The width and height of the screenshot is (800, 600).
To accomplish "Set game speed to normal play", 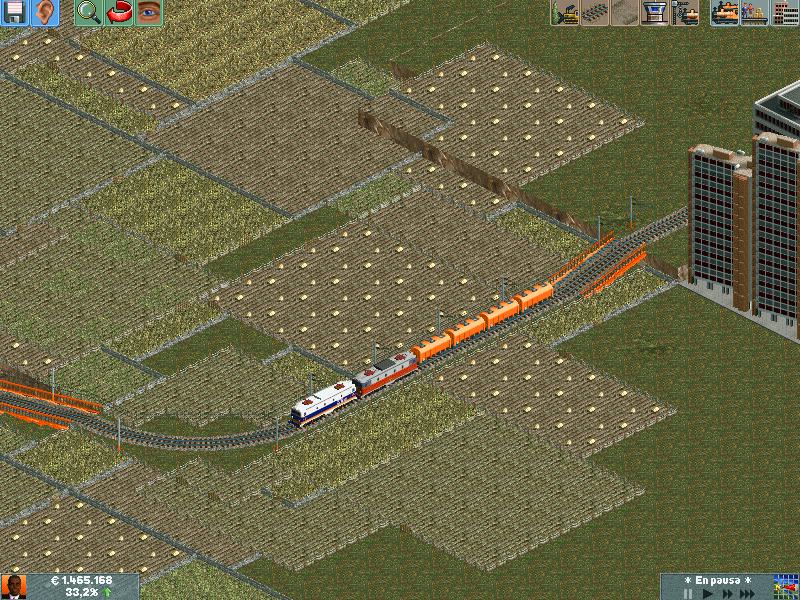I will tap(709, 593).
